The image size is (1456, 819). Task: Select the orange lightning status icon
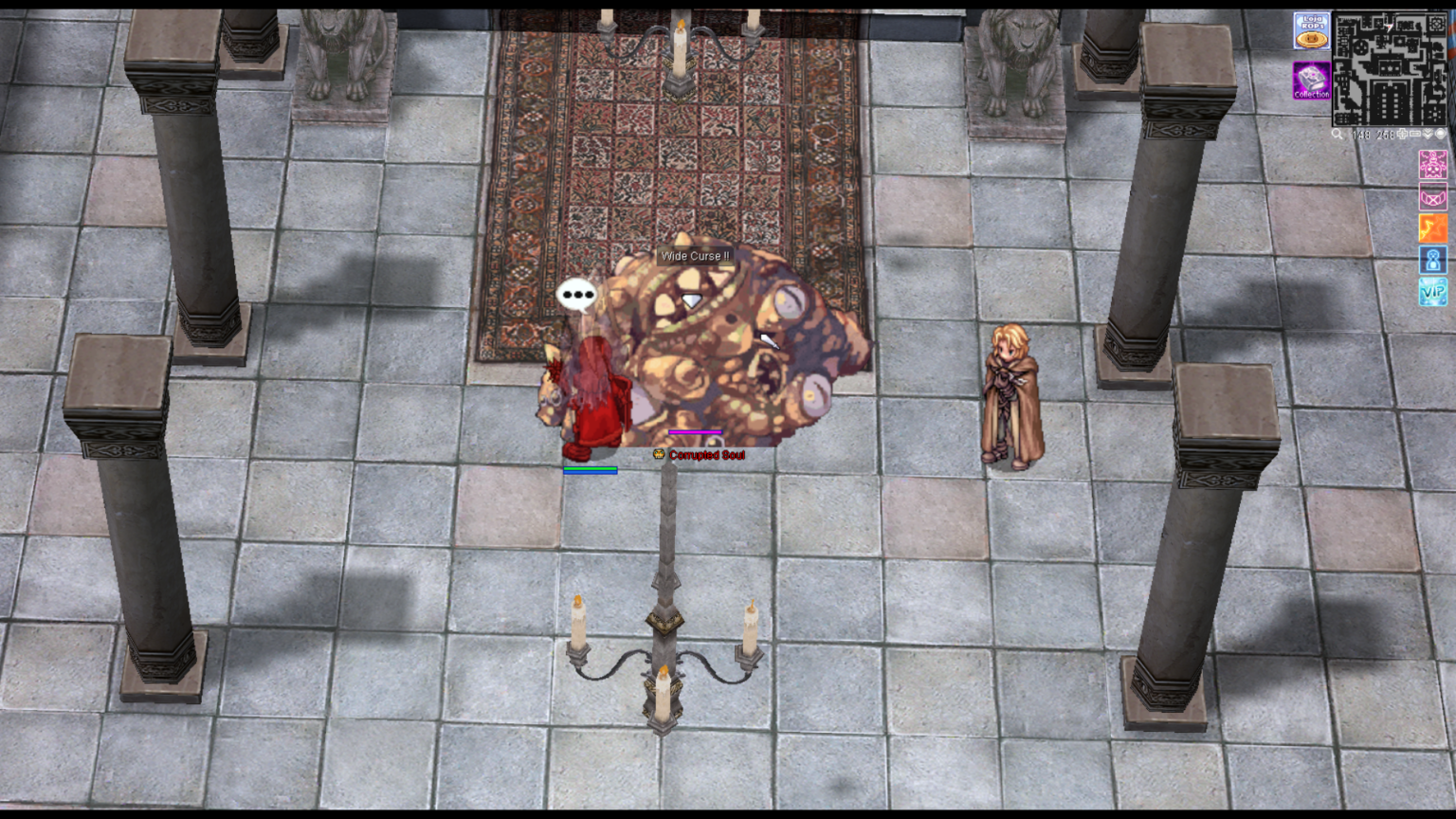pyautogui.click(x=1432, y=228)
